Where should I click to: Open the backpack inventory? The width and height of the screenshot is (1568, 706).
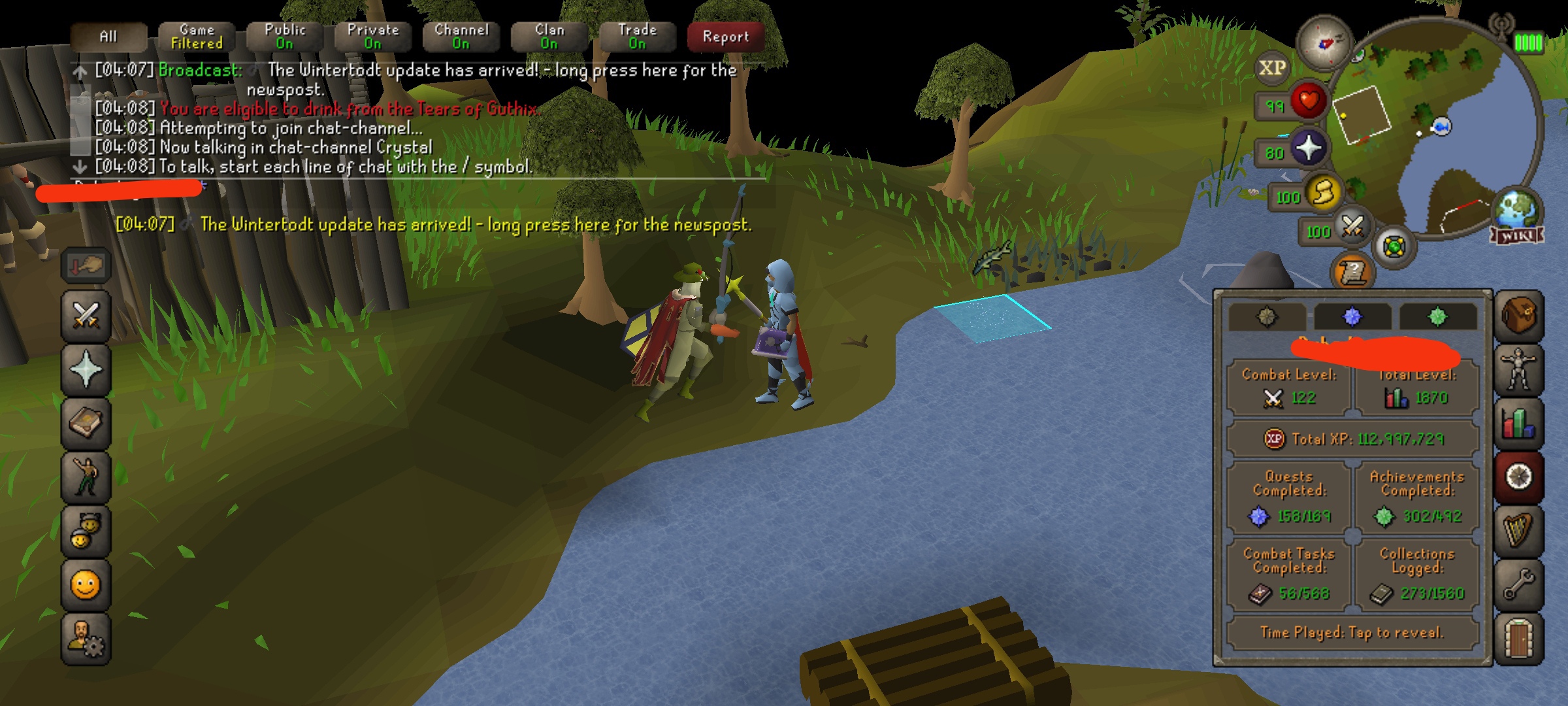(1519, 317)
